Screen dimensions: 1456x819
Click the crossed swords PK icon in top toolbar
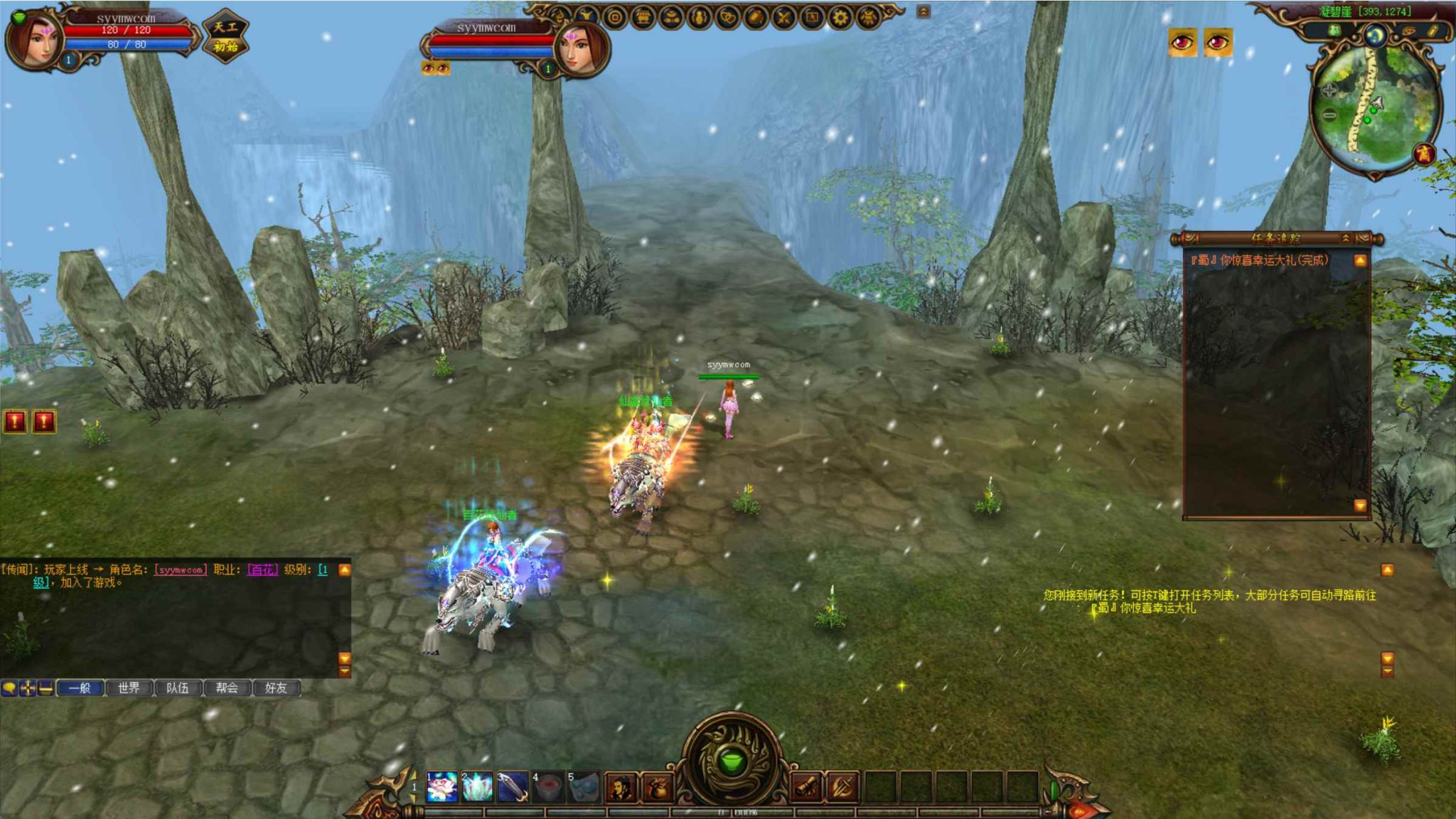pos(783,18)
